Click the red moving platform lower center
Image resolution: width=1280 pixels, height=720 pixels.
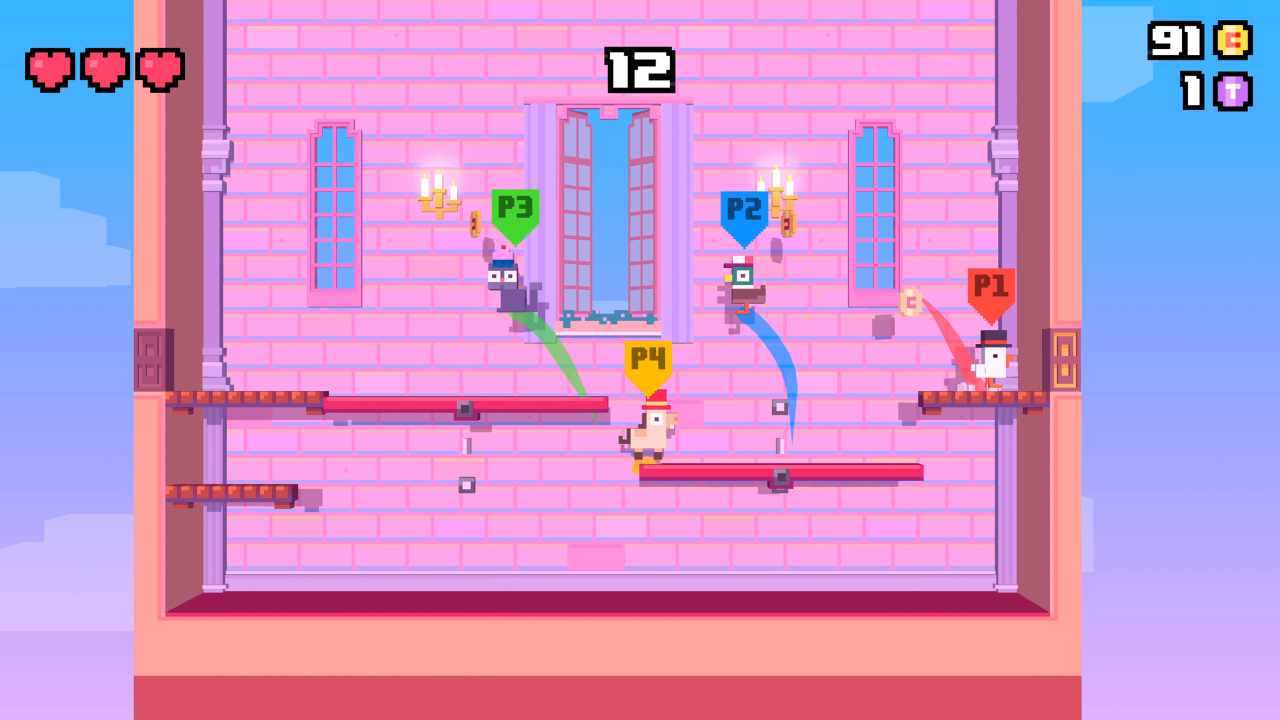(x=780, y=472)
